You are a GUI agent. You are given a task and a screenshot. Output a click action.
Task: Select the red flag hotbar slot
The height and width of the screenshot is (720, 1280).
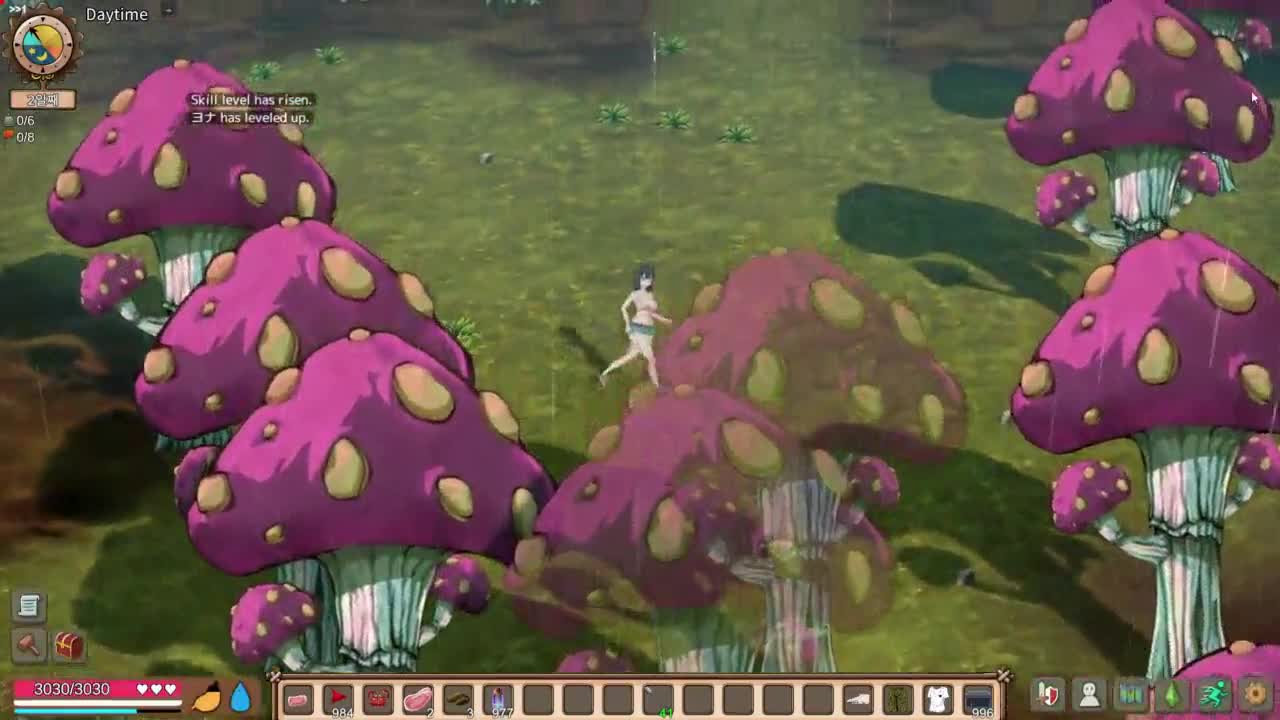338,699
